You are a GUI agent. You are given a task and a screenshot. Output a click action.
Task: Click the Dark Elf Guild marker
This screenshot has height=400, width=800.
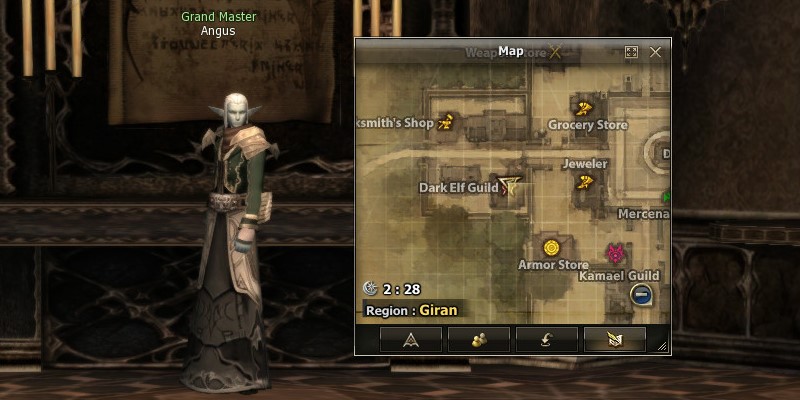point(512,185)
